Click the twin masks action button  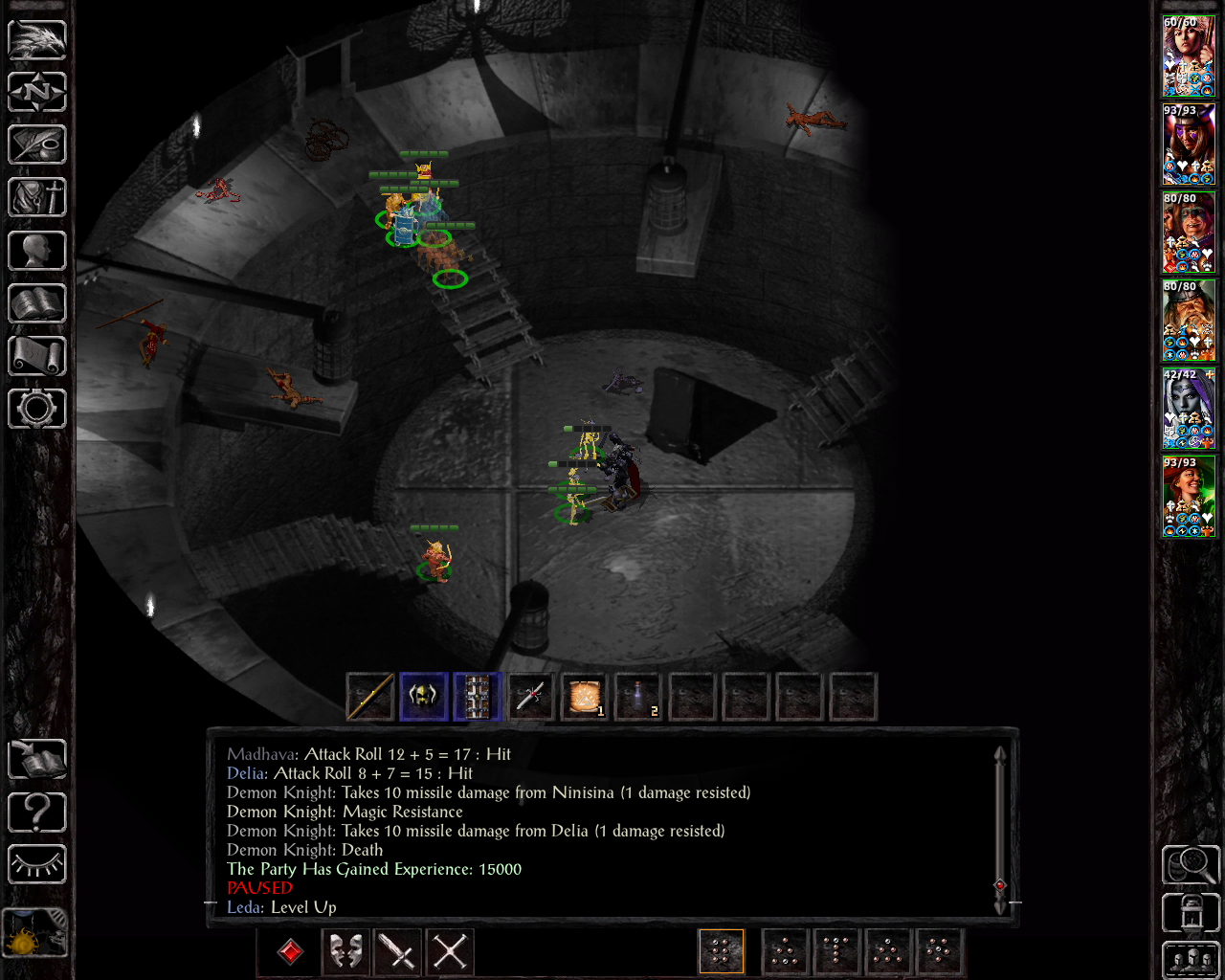345,951
